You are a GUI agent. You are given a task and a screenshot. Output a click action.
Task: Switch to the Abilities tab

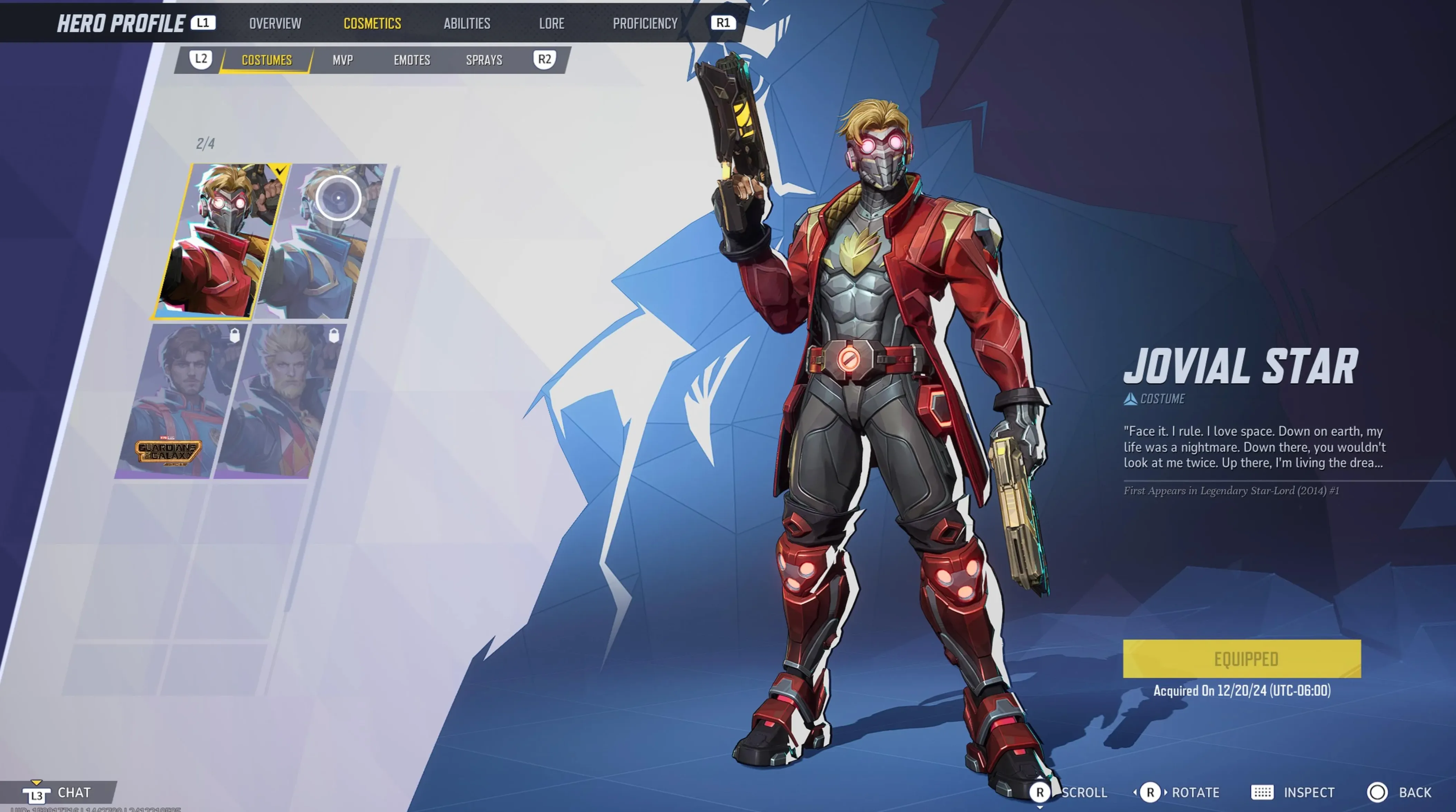tap(466, 23)
